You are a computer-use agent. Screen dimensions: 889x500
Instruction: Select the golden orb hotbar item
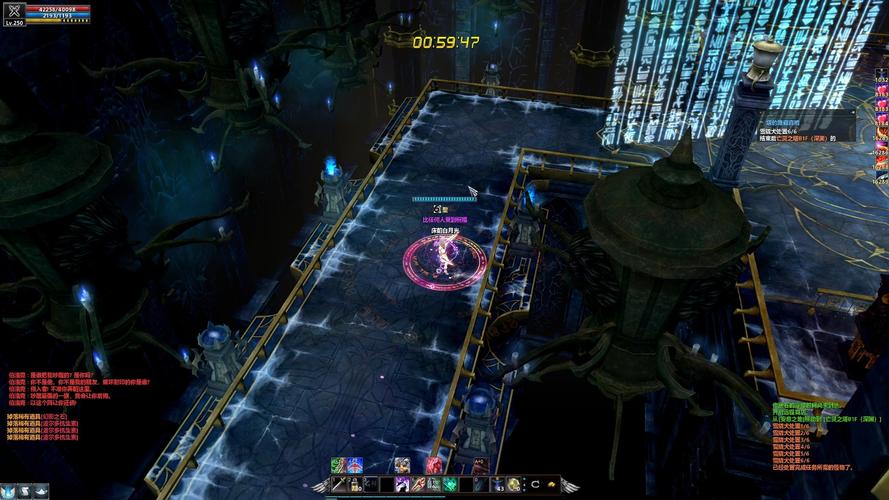(512, 484)
